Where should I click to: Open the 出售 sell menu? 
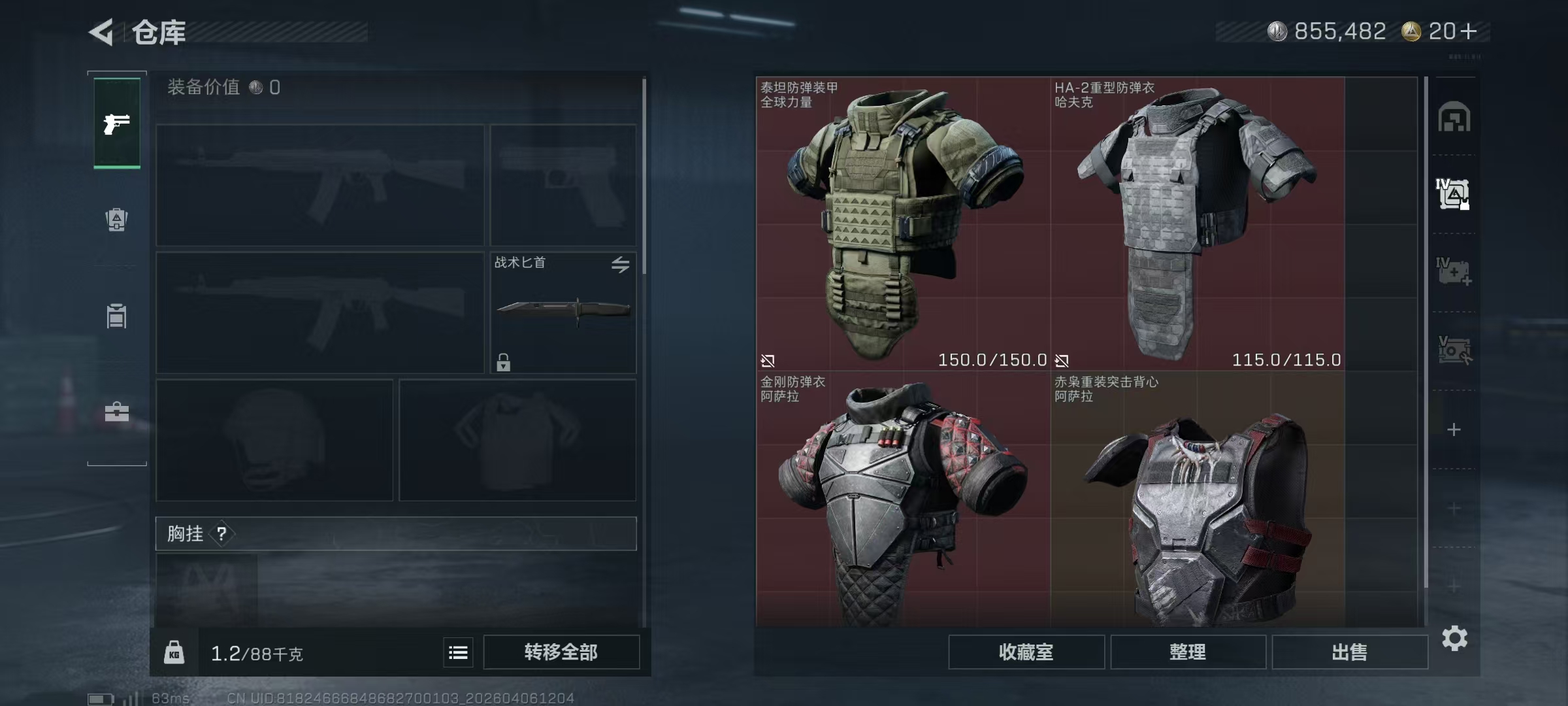[1349, 652]
